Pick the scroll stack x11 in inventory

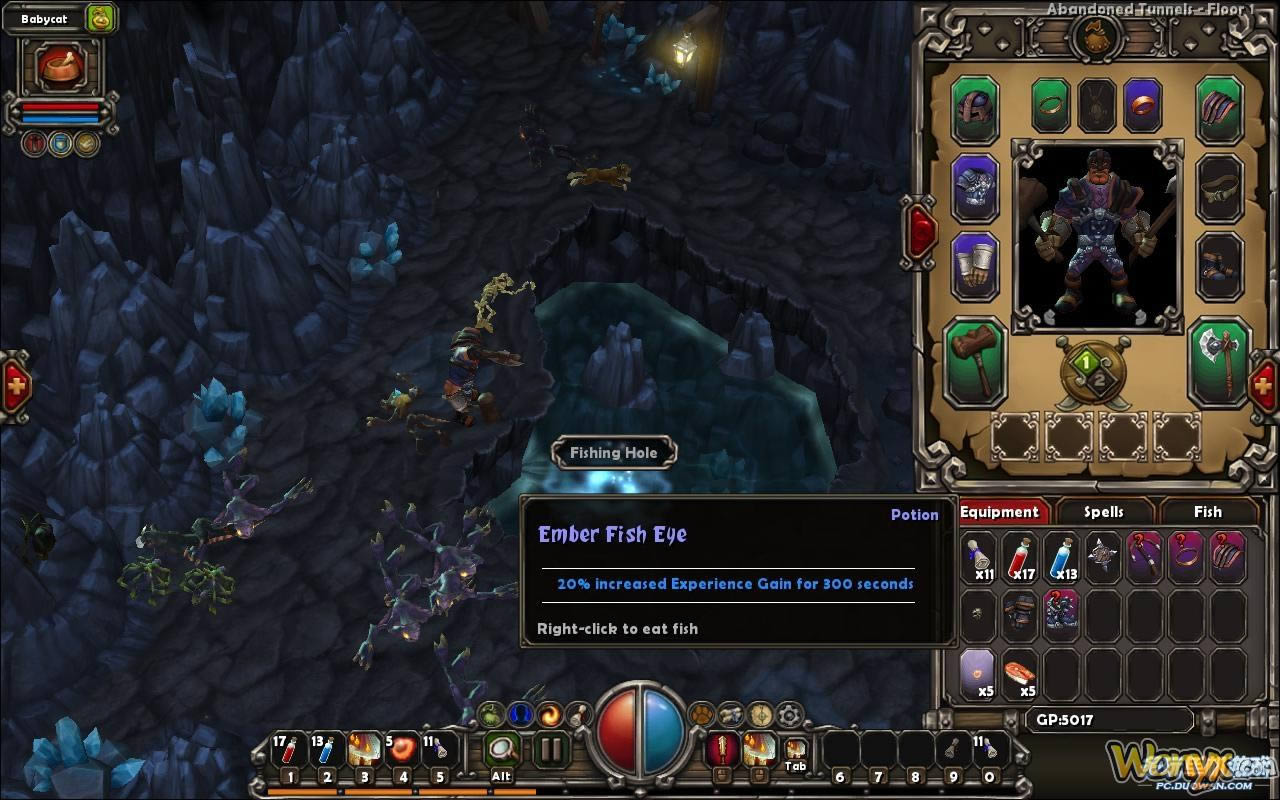click(980, 557)
